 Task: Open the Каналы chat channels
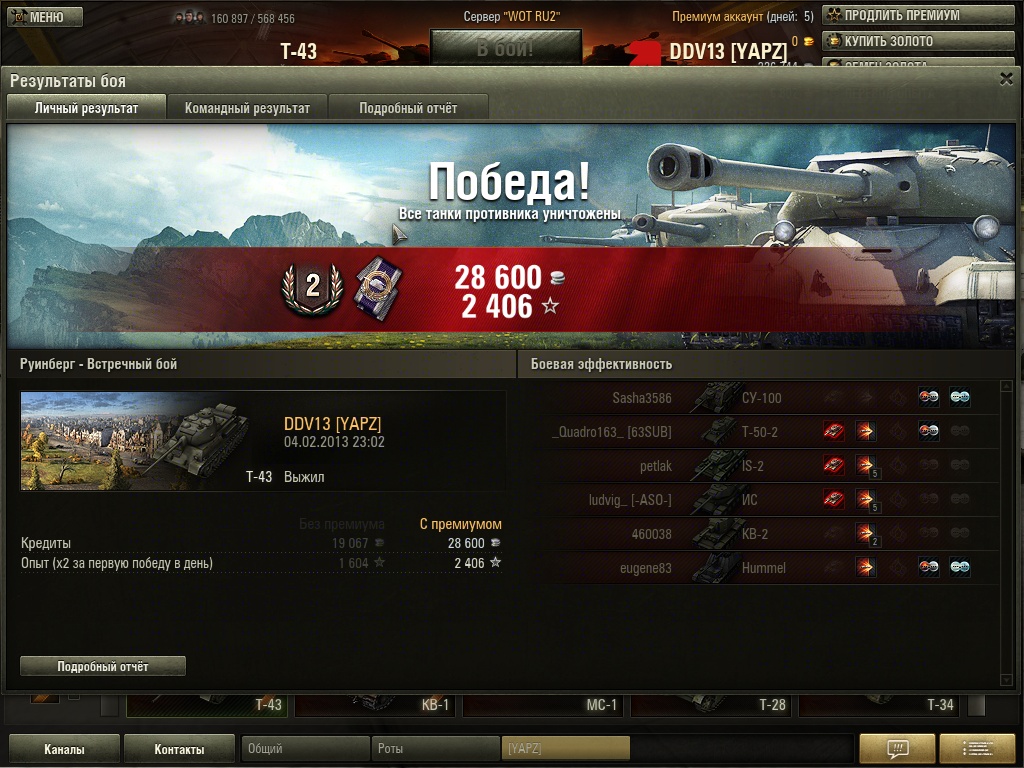click(x=64, y=749)
